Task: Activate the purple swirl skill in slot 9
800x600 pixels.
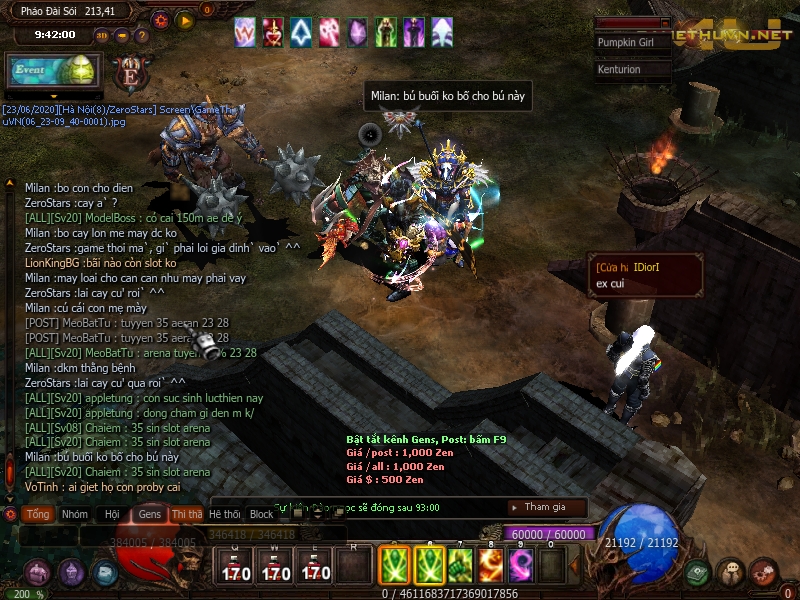Action: [x=521, y=567]
